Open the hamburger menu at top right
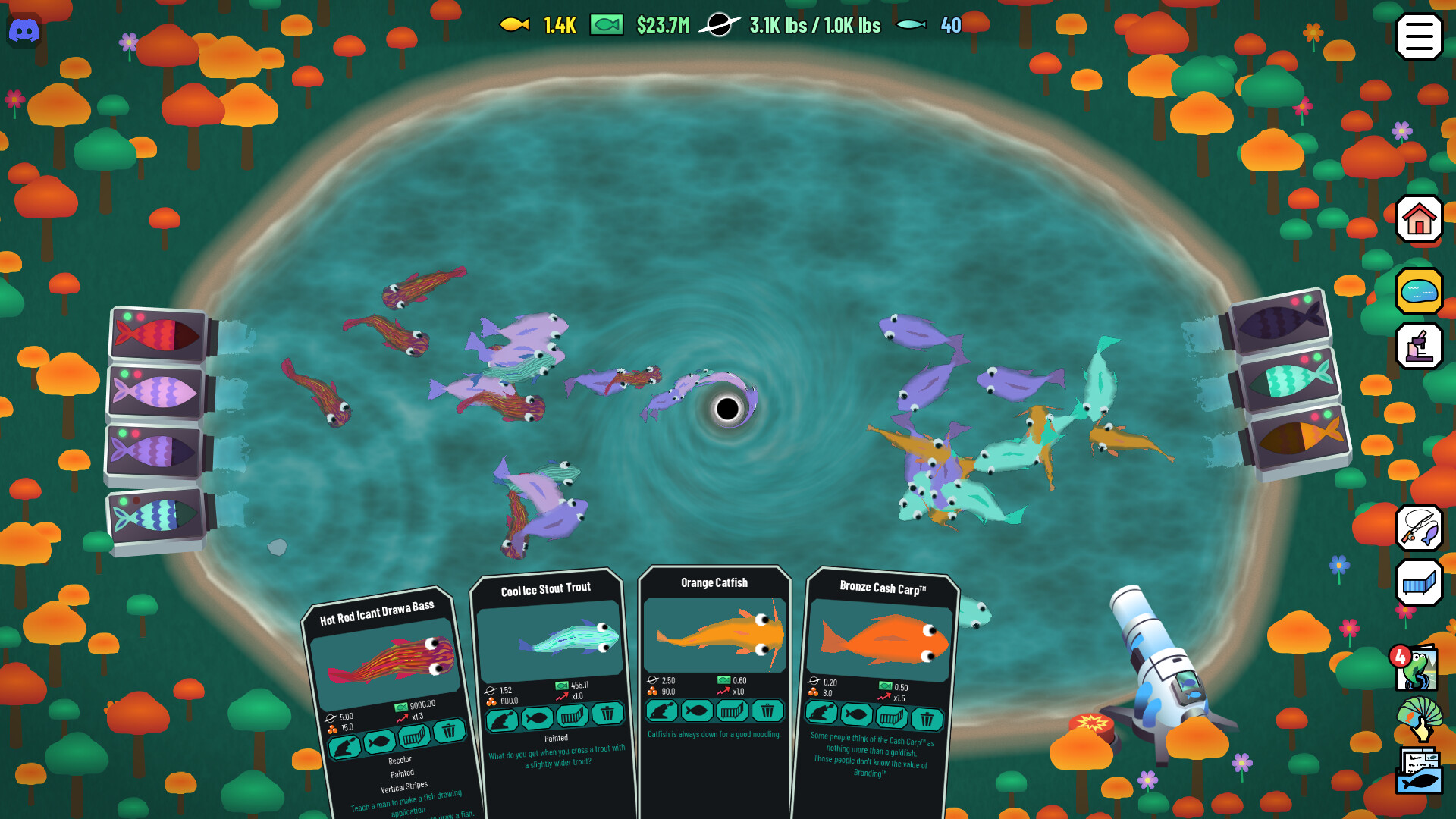The image size is (1456, 819). point(1420,35)
